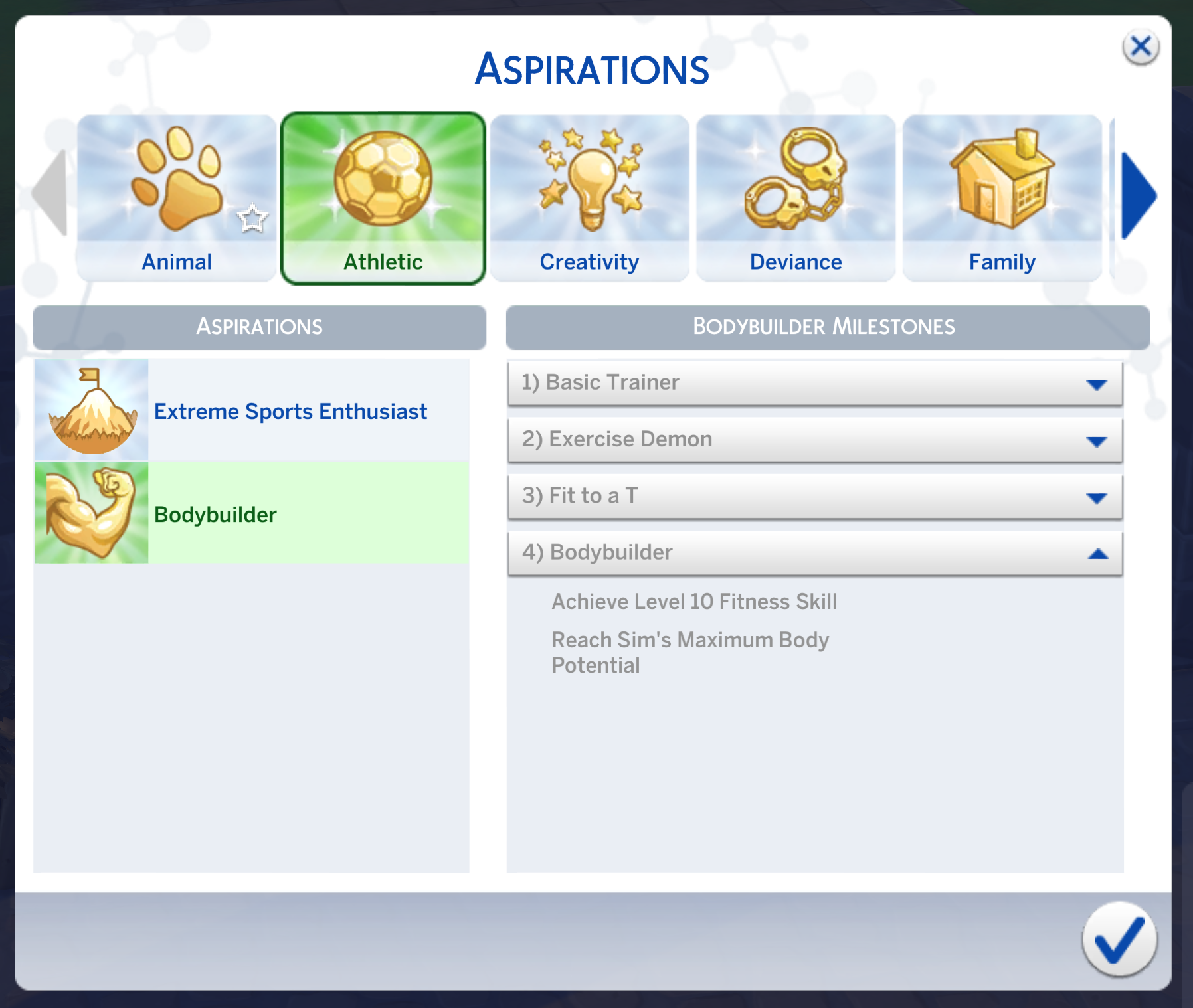Click the Bodybuilder flexing arm icon
The height and width of the screenshot is (1008, 1193).
tap(92, 513)
